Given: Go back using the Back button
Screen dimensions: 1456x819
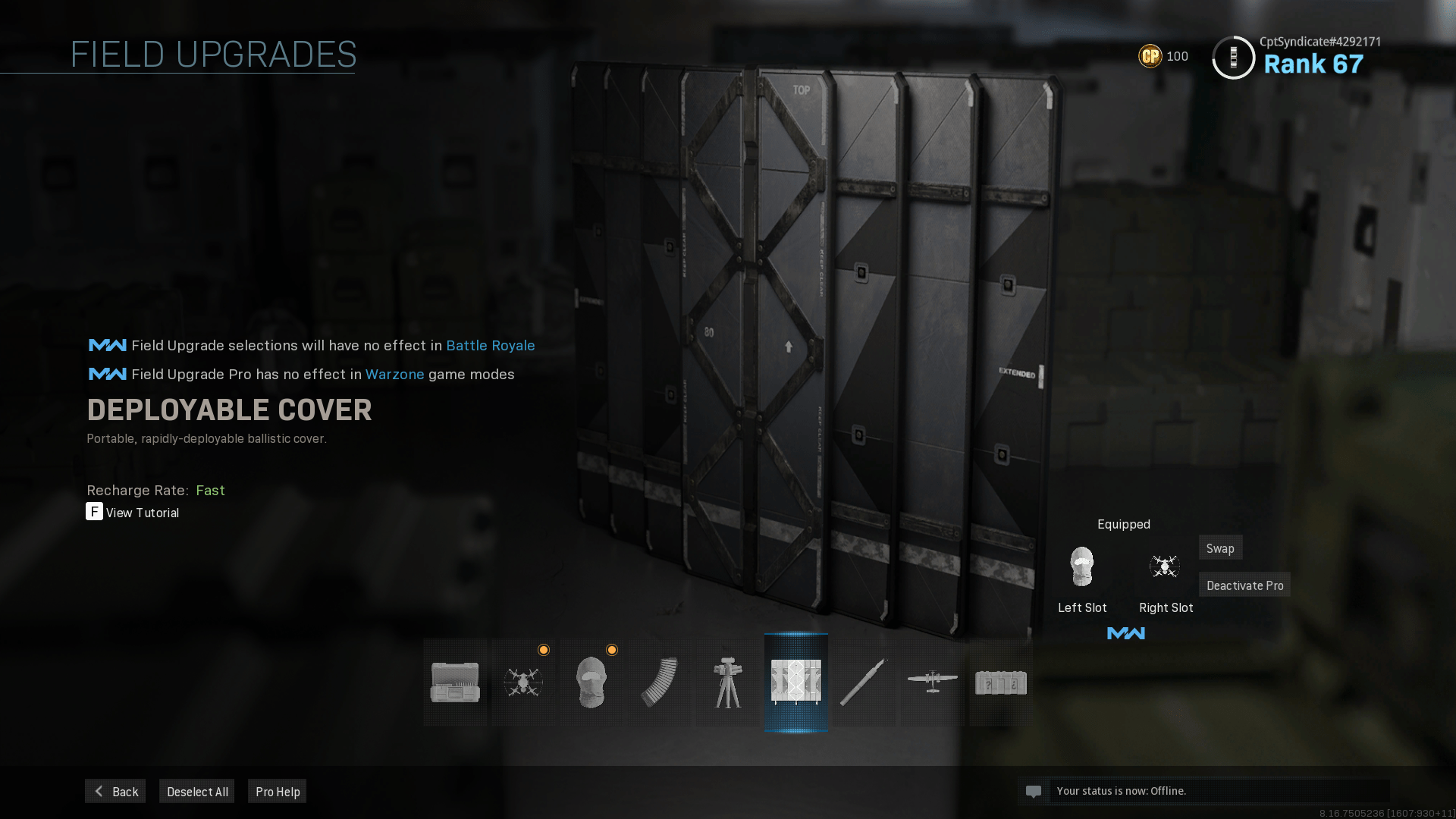Looking at the screenshot, I should point(115,791).
